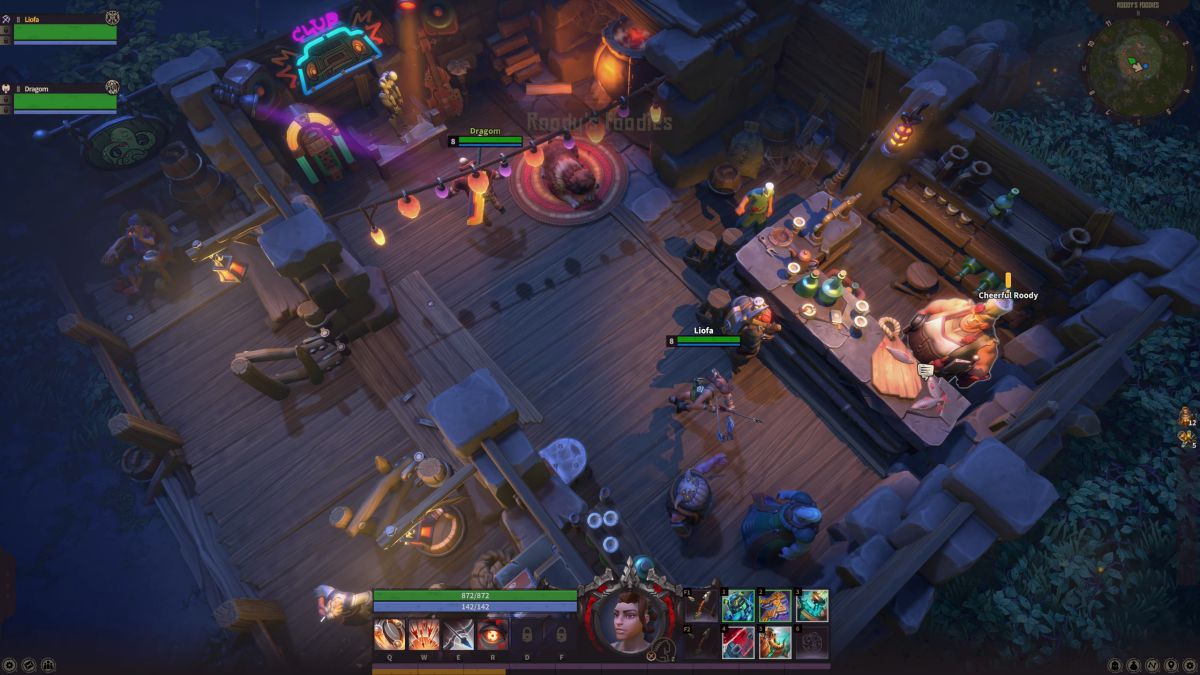Viewport: 1200px width, 675px height.
Task: Trigger the E crossed arrows ability
Action: coord(458,635)
